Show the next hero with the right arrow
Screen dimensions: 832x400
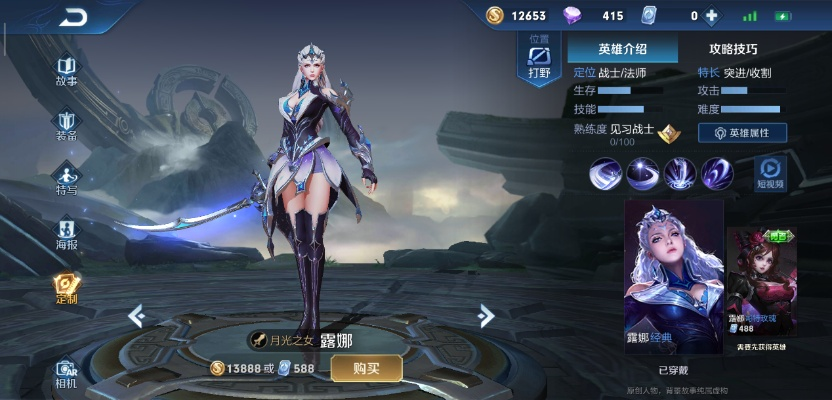(486, 317)
